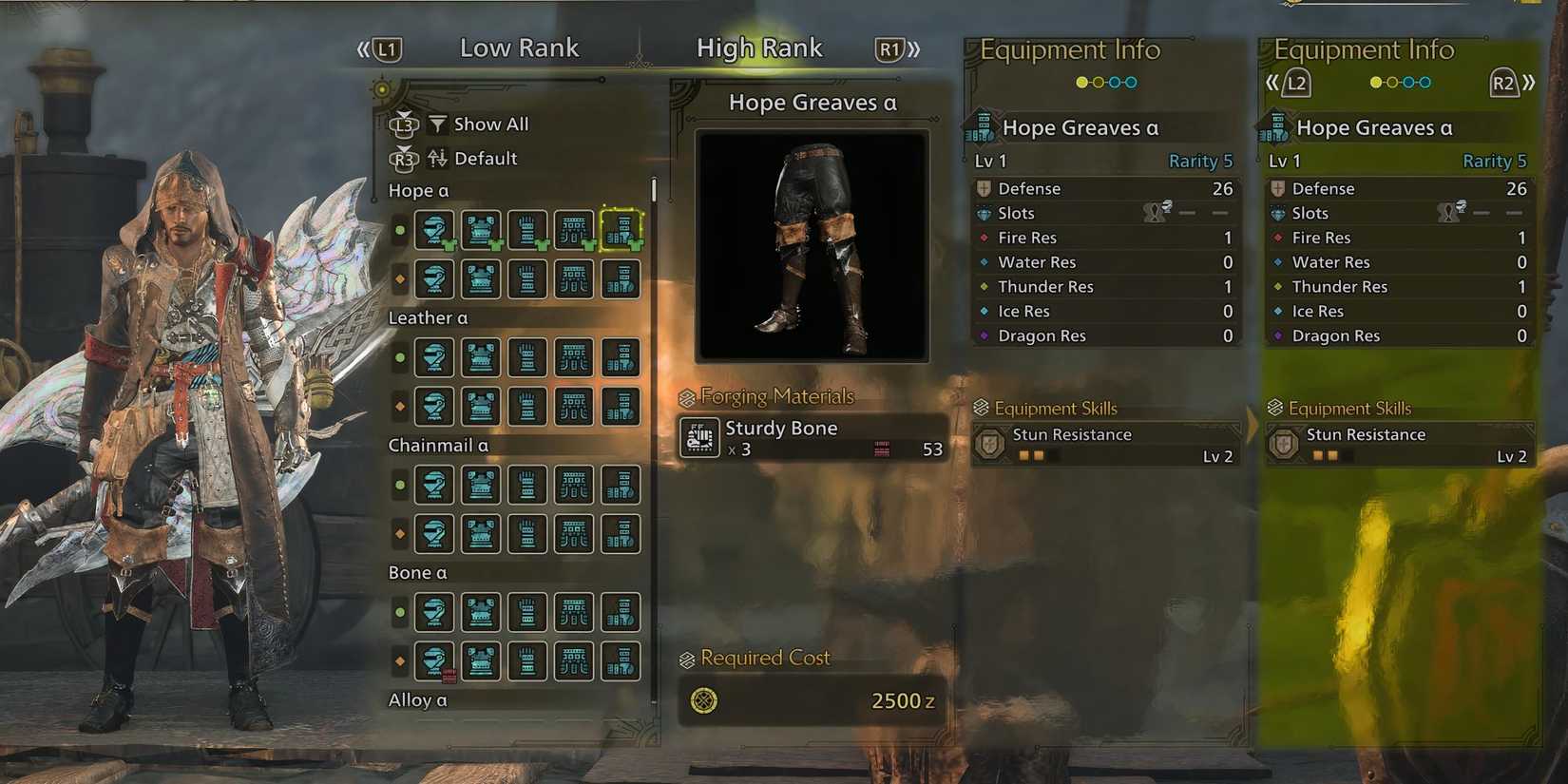Select the Hope α chest armor icon
The image size is (1568, 784).
[481, 231]
